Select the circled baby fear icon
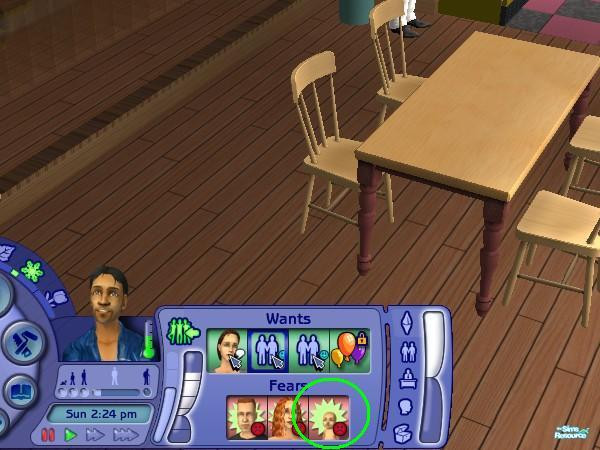Viewport: 600px width, 450px height. 330,418
